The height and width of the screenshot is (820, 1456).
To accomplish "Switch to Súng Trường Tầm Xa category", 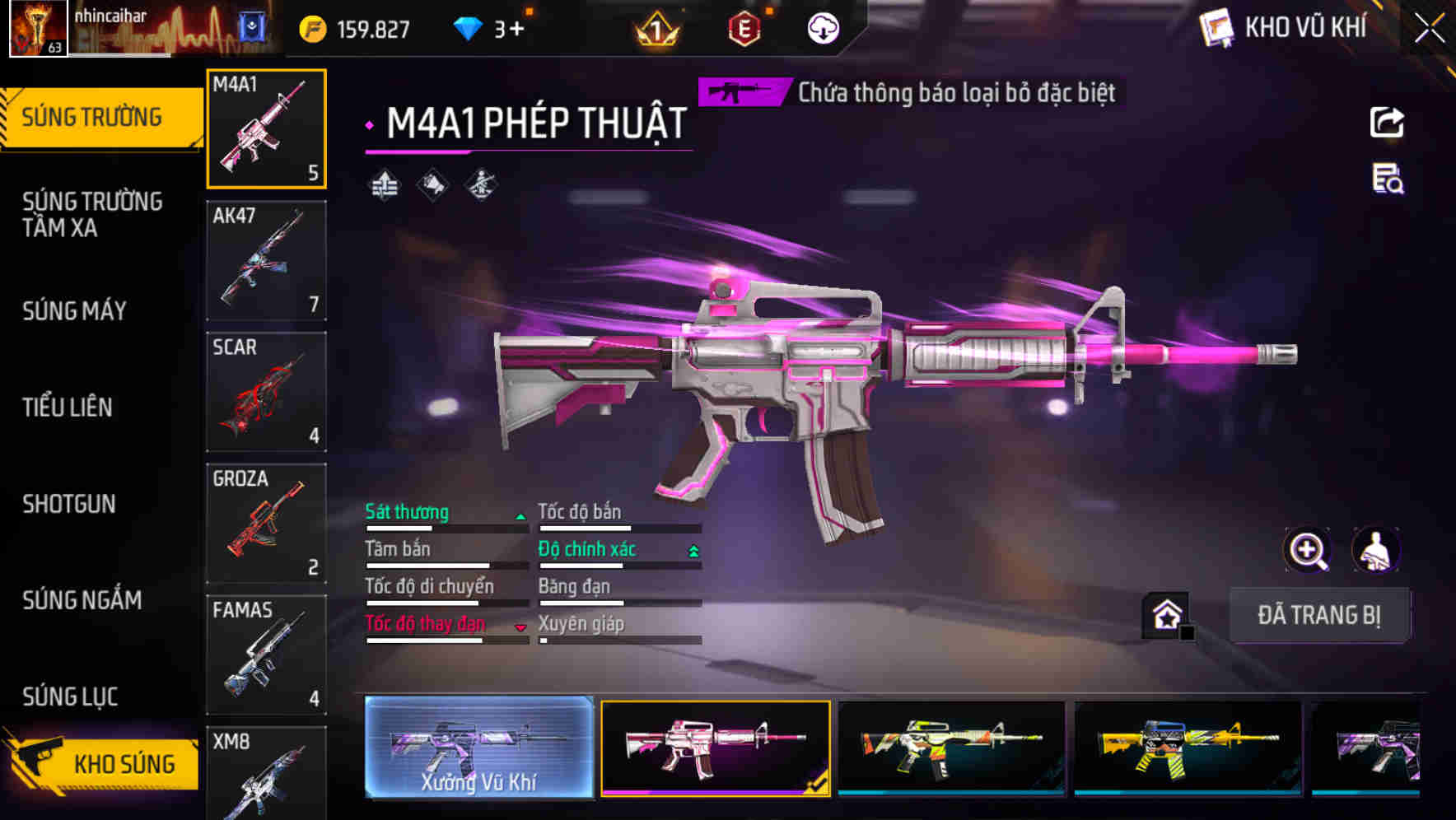I will (92, 214).
